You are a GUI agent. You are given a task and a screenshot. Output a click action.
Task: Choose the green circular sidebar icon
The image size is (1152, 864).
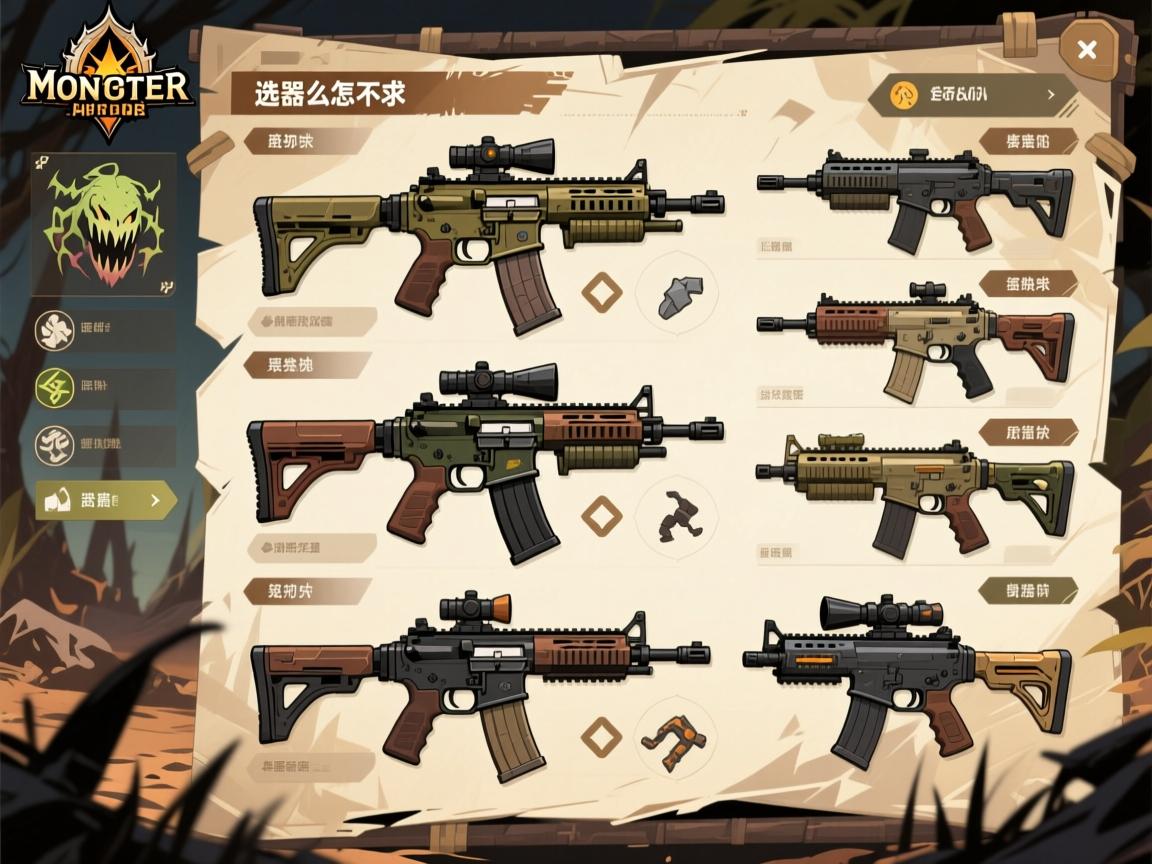[55, 387]
